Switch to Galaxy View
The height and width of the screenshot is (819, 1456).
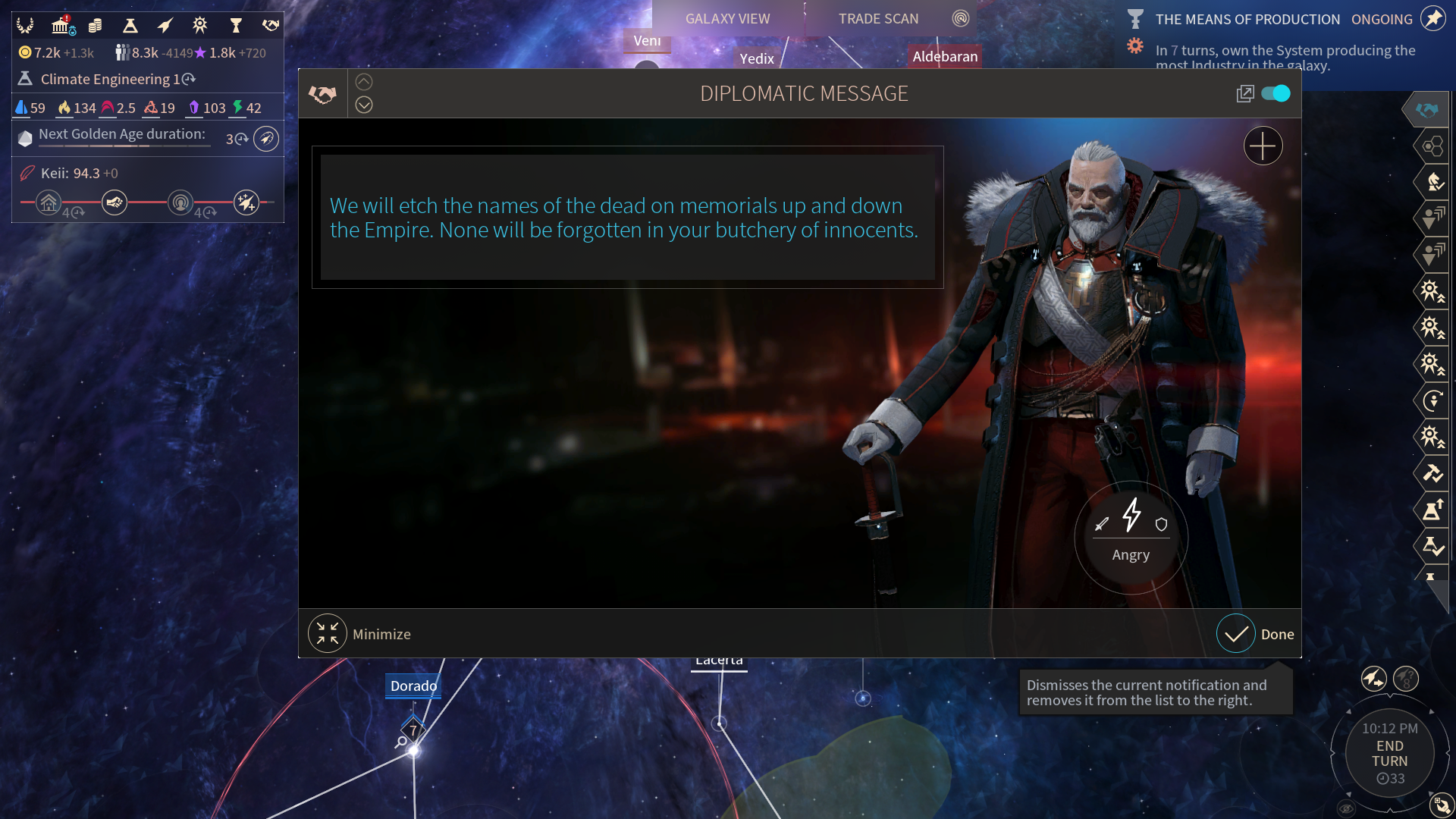727,19
